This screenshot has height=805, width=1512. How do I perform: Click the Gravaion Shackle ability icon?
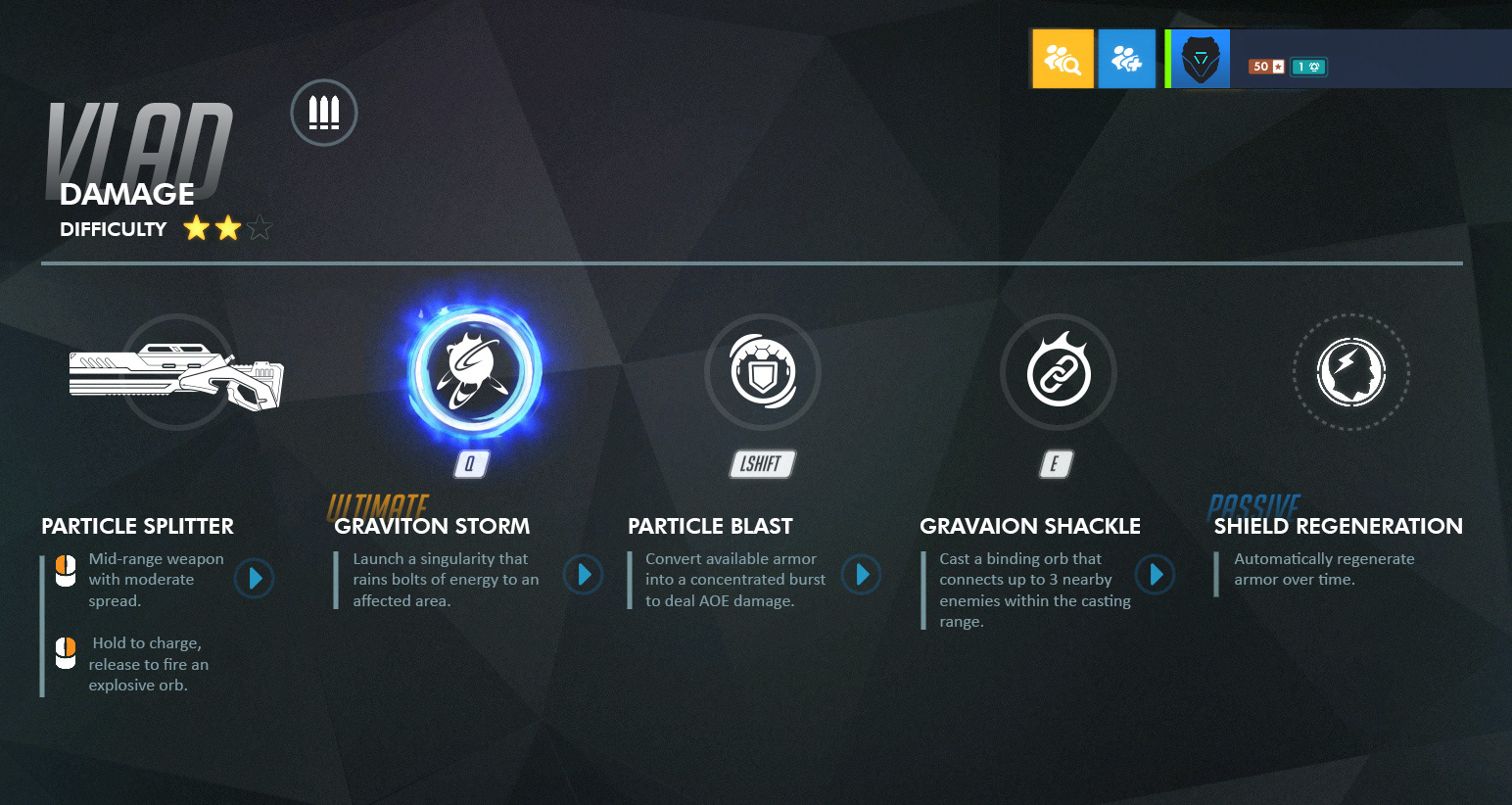(x=1058, y=372)
